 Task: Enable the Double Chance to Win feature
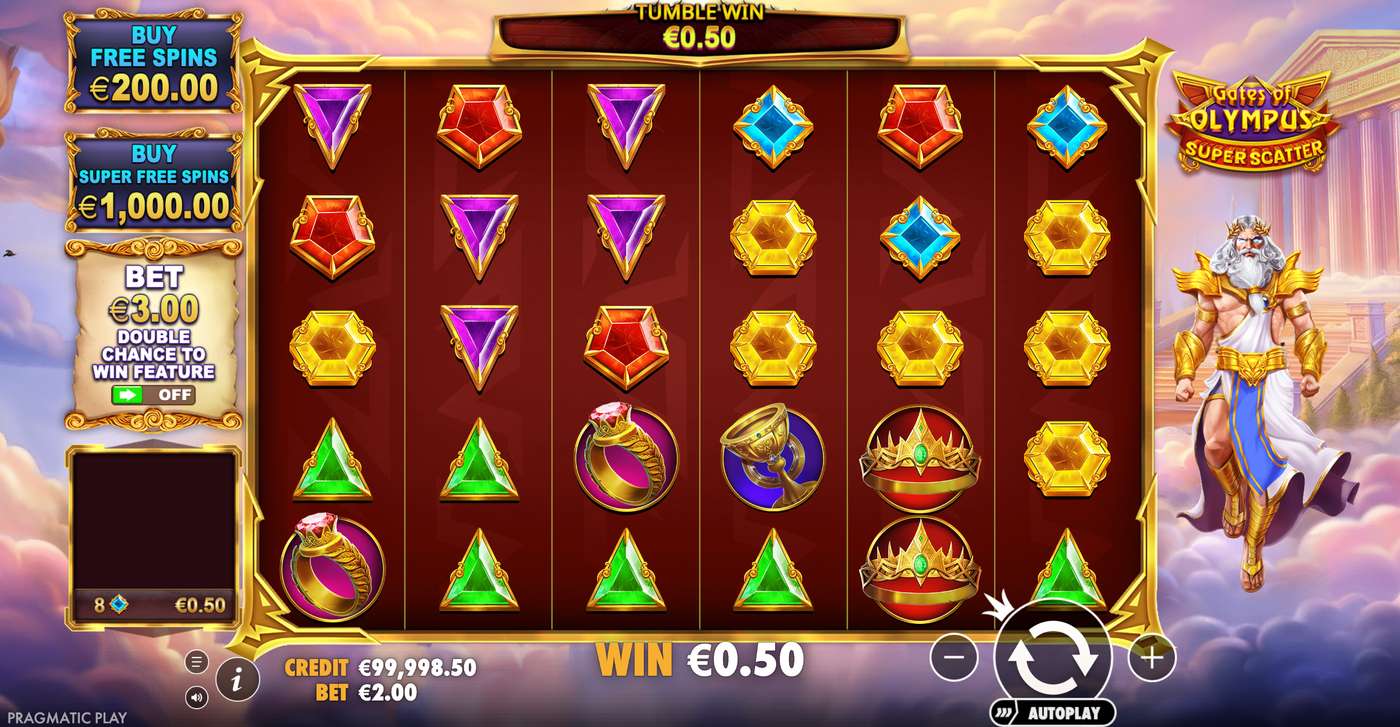click(152, 395)
